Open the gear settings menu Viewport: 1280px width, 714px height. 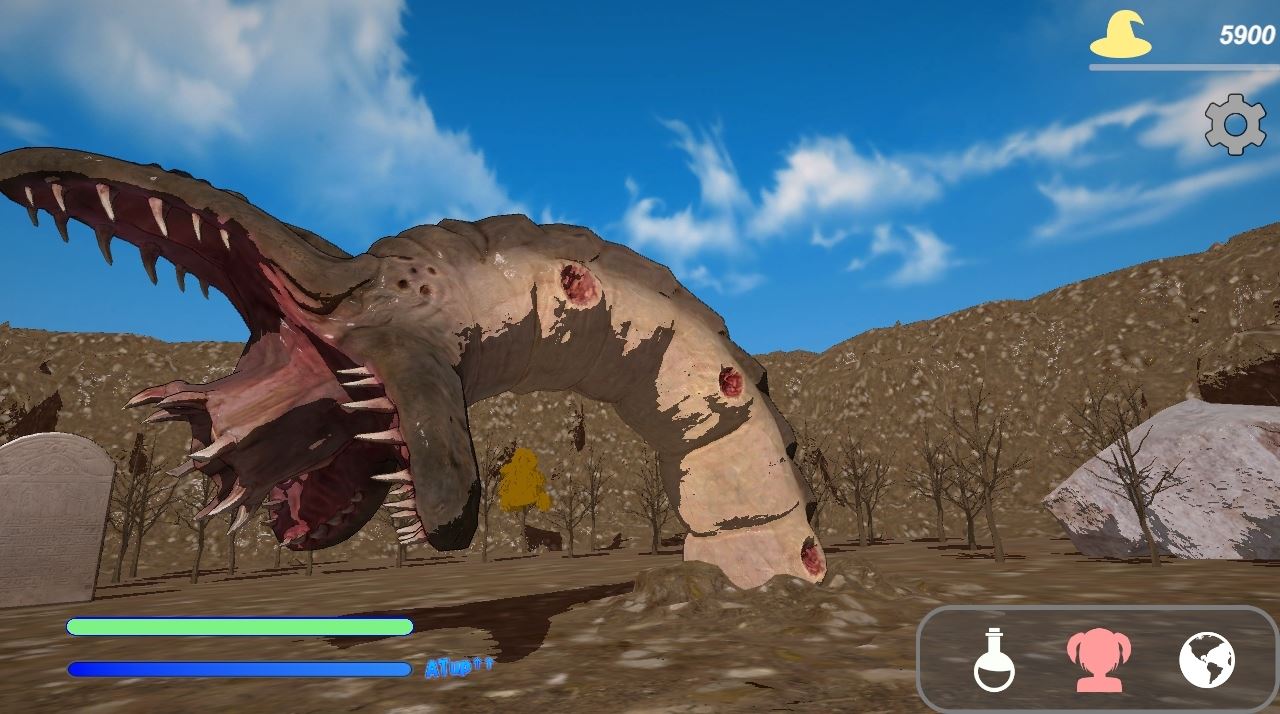pyautogui.click(x=1235, y=124)
